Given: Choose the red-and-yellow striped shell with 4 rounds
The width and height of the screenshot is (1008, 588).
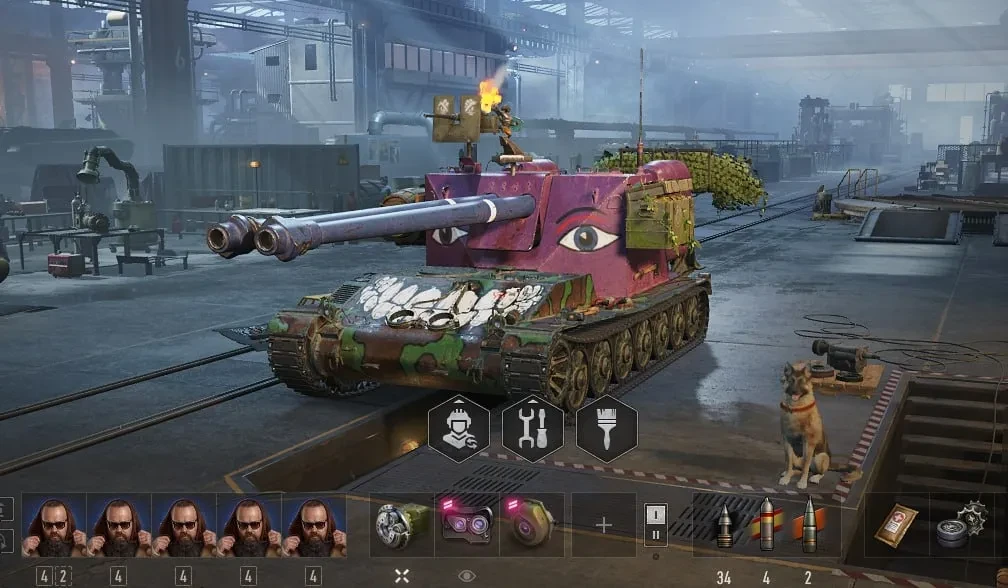Looking at the screenshot, I should pyautogui.click(x=767, y=525).
